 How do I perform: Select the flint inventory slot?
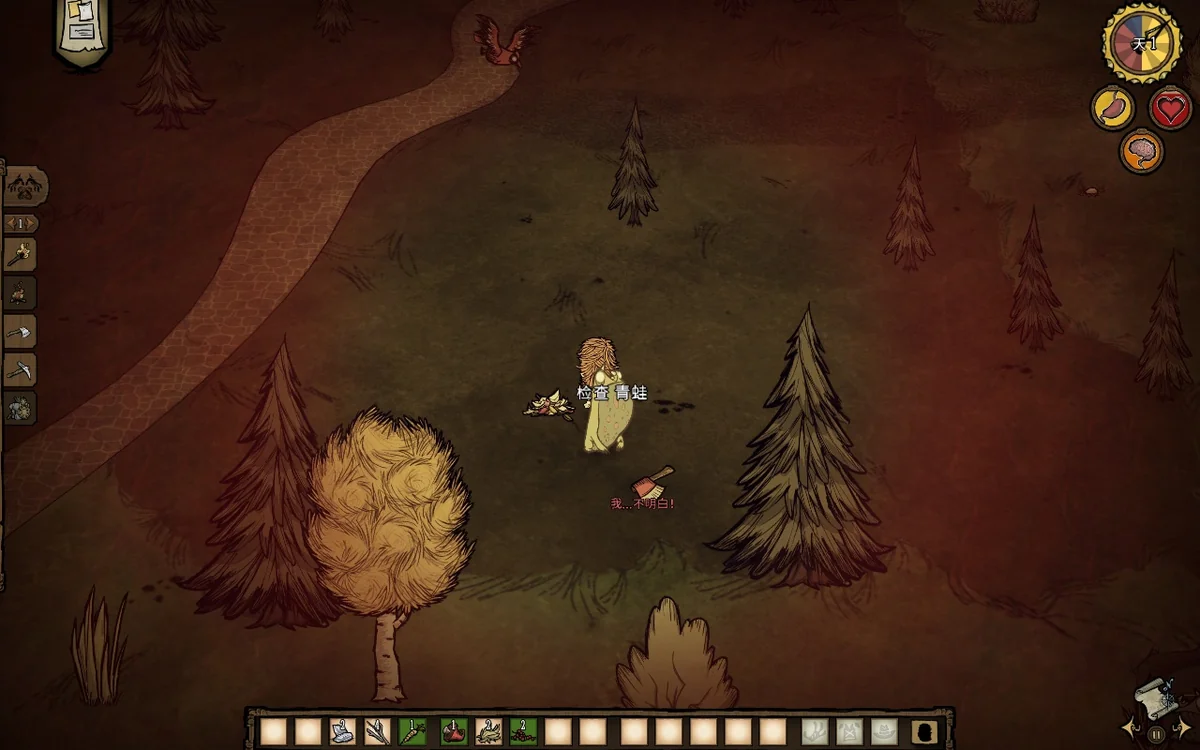[x=343, y=732]
